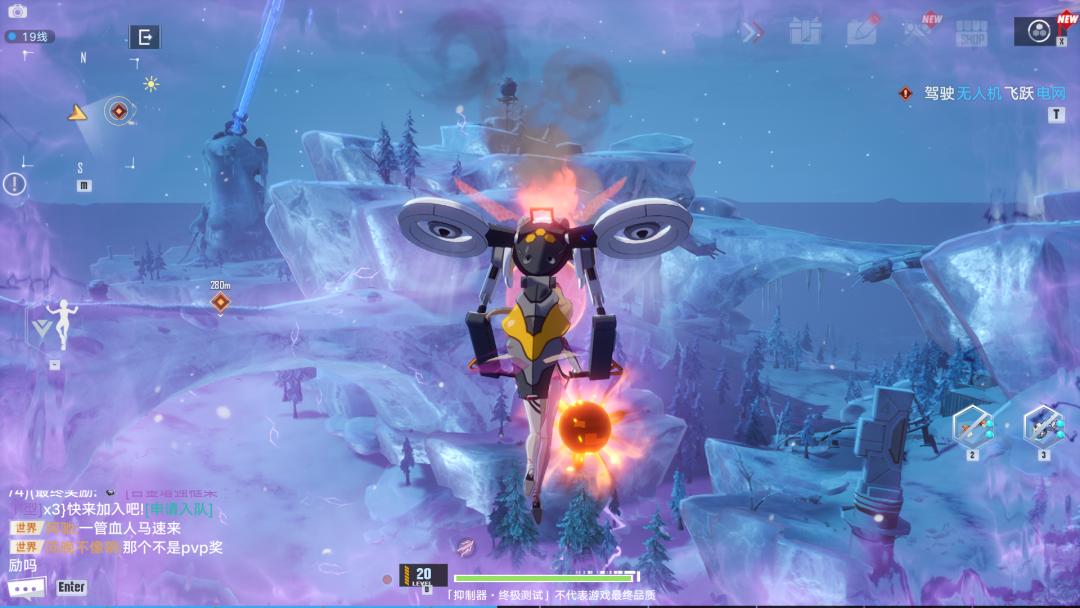Open the crossed tools icon marked NEW
The image size is (1080, 608).
918,32
